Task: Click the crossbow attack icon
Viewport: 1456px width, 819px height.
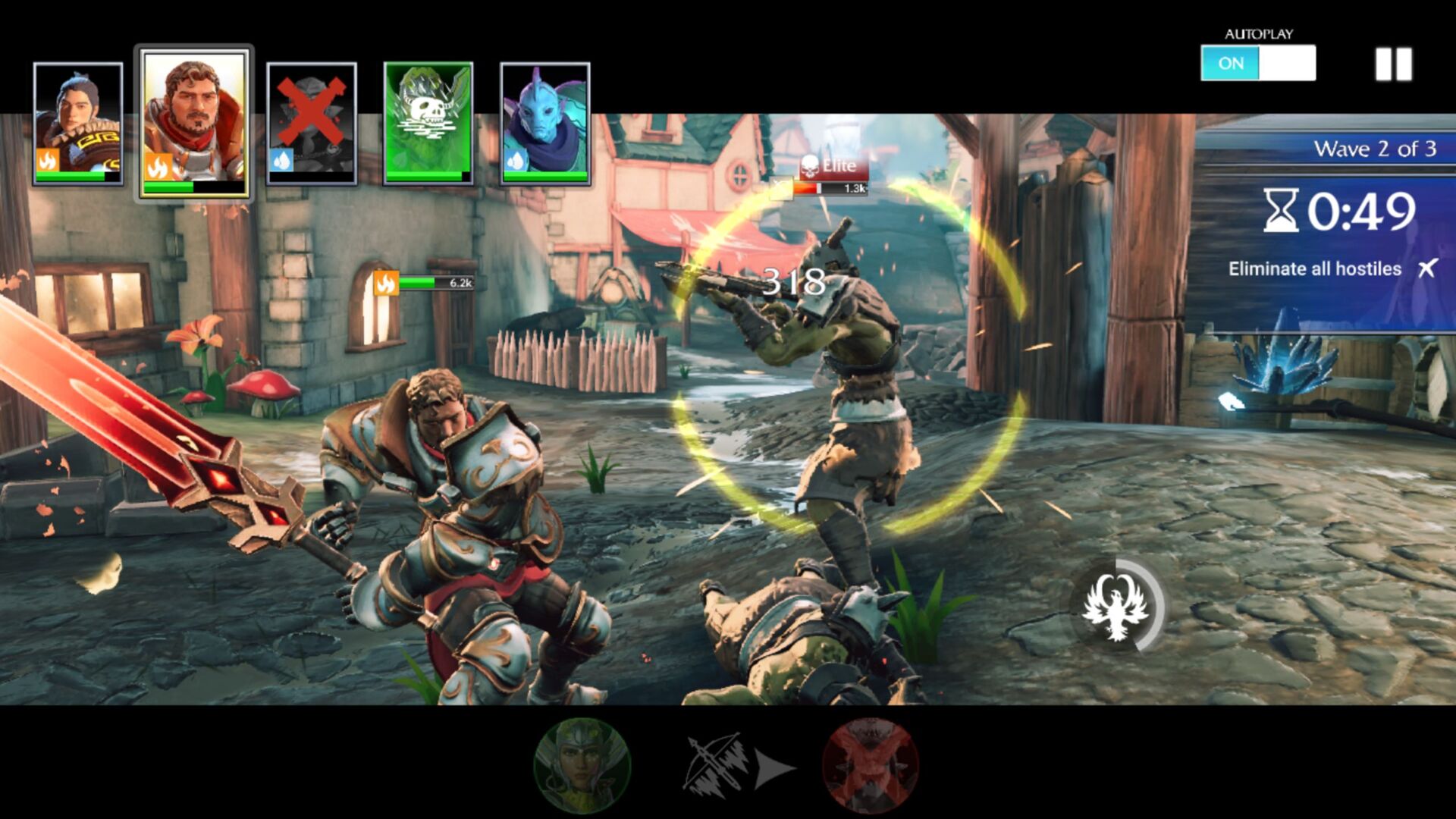Action: point(715,765)
